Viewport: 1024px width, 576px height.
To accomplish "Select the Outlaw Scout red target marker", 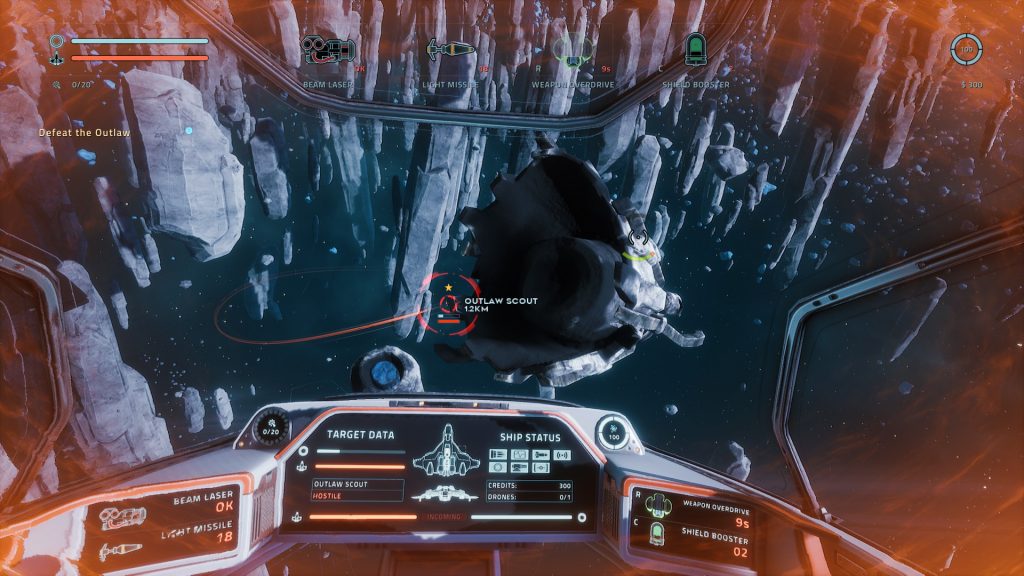I will (448, 303).
